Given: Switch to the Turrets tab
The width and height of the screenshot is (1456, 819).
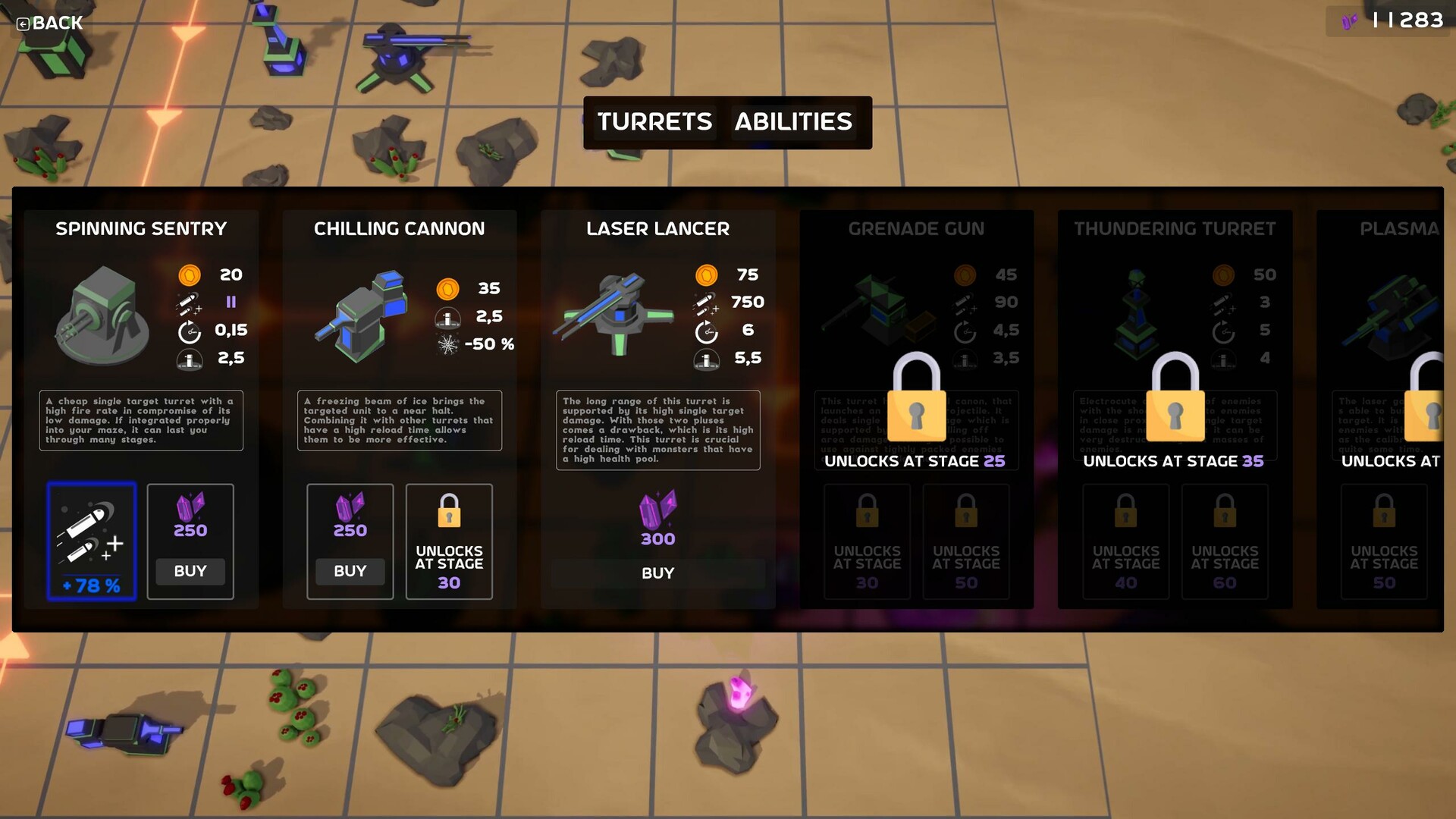Looking at the screenshot, I should point(654,122).
